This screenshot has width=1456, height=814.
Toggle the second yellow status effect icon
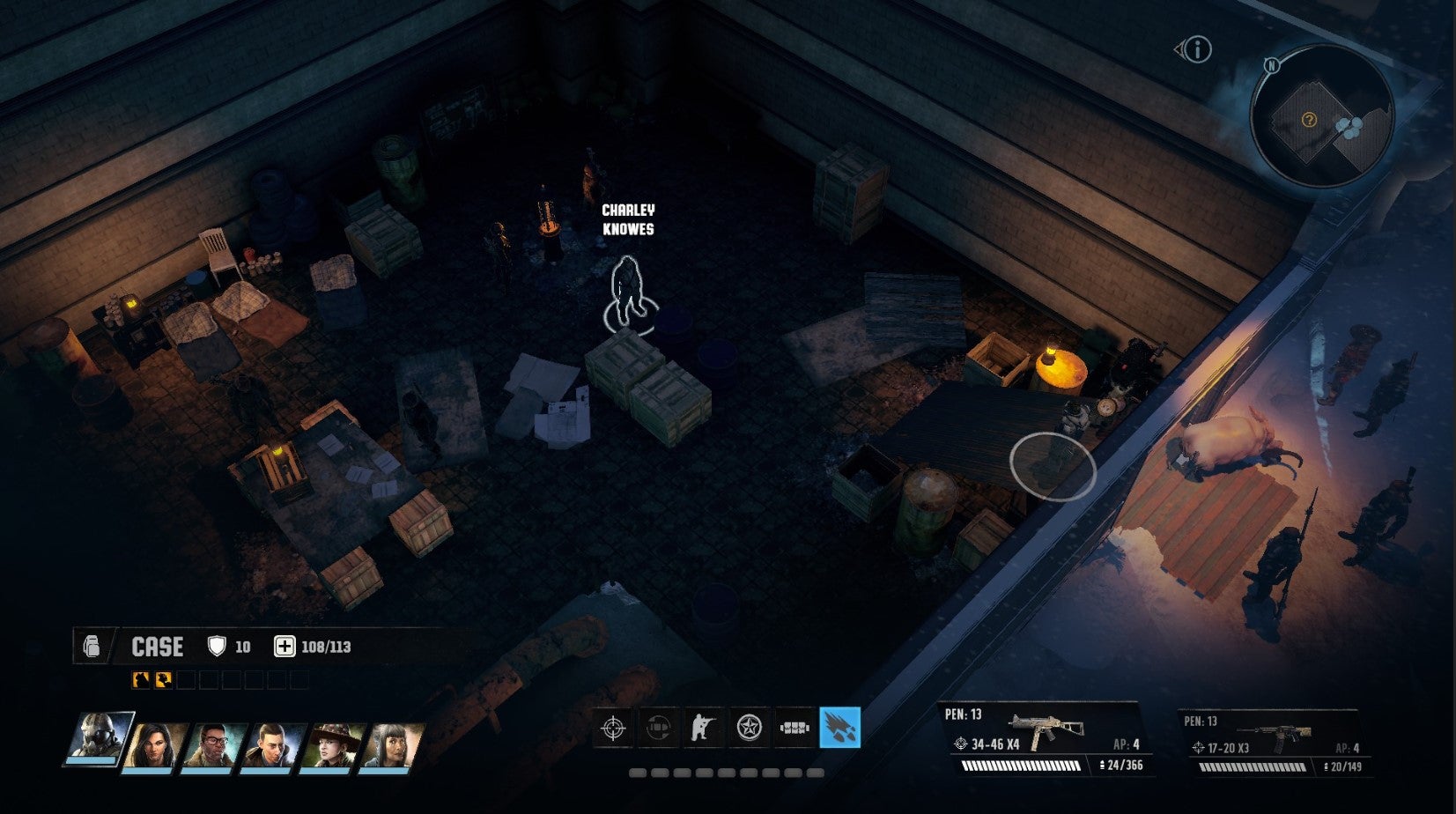click(x=163, y=679)
